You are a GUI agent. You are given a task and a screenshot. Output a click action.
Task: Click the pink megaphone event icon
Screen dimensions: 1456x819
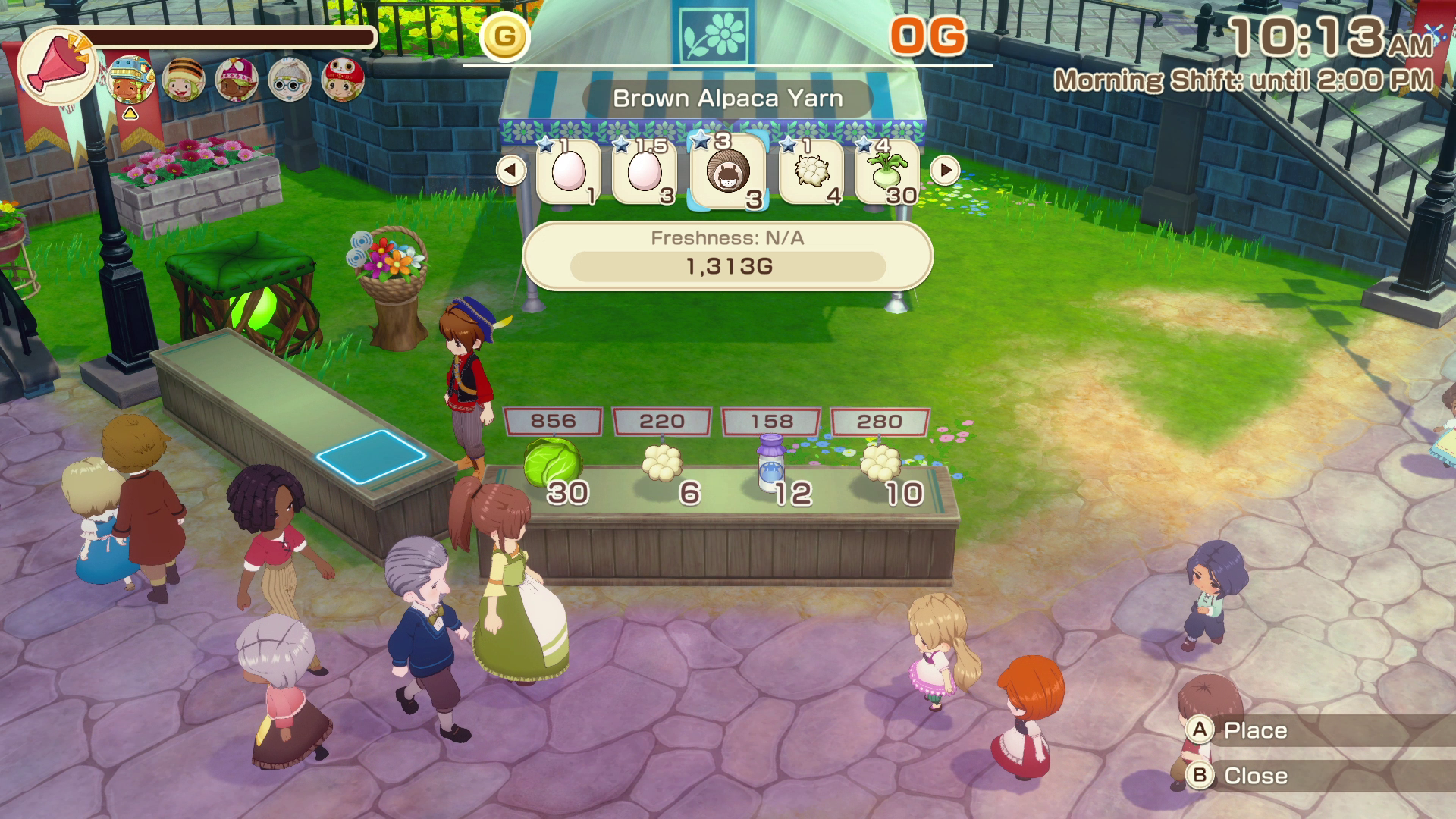click(57, 62)
